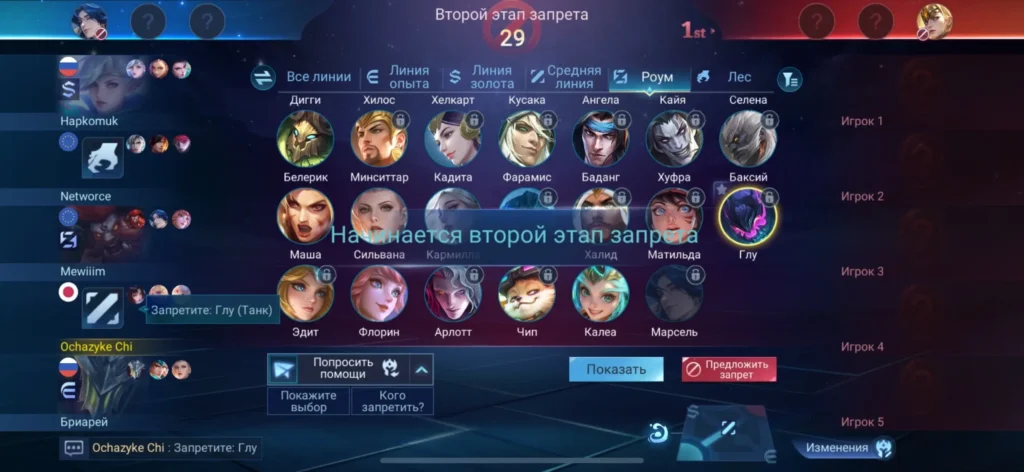The image size is (1024, 472).
Task: Click the Показать button
Action: coord(616,369)
